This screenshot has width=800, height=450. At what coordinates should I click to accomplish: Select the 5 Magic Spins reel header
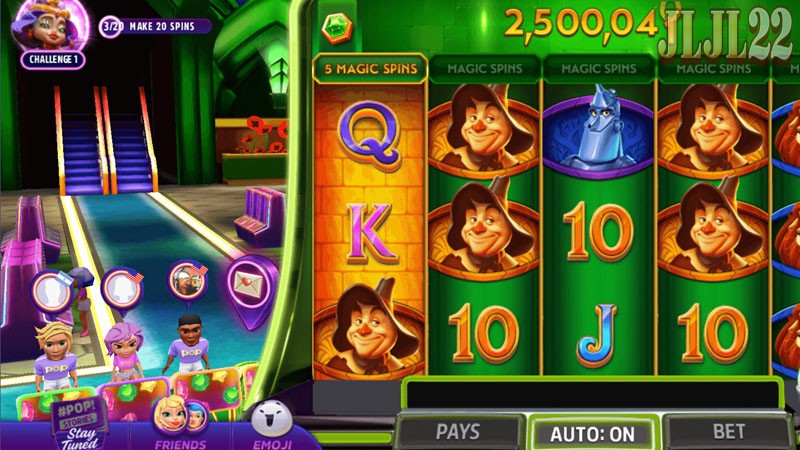click(x=370, y=69)
